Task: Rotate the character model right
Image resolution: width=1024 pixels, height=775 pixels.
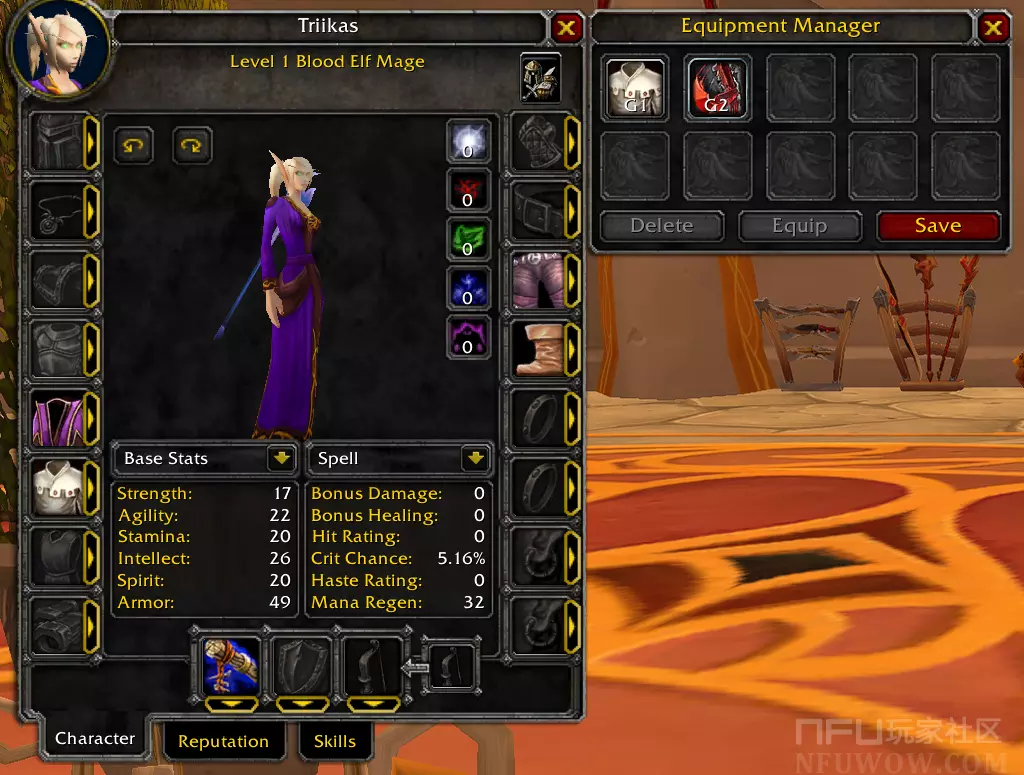Action: [x=192, y=145]
